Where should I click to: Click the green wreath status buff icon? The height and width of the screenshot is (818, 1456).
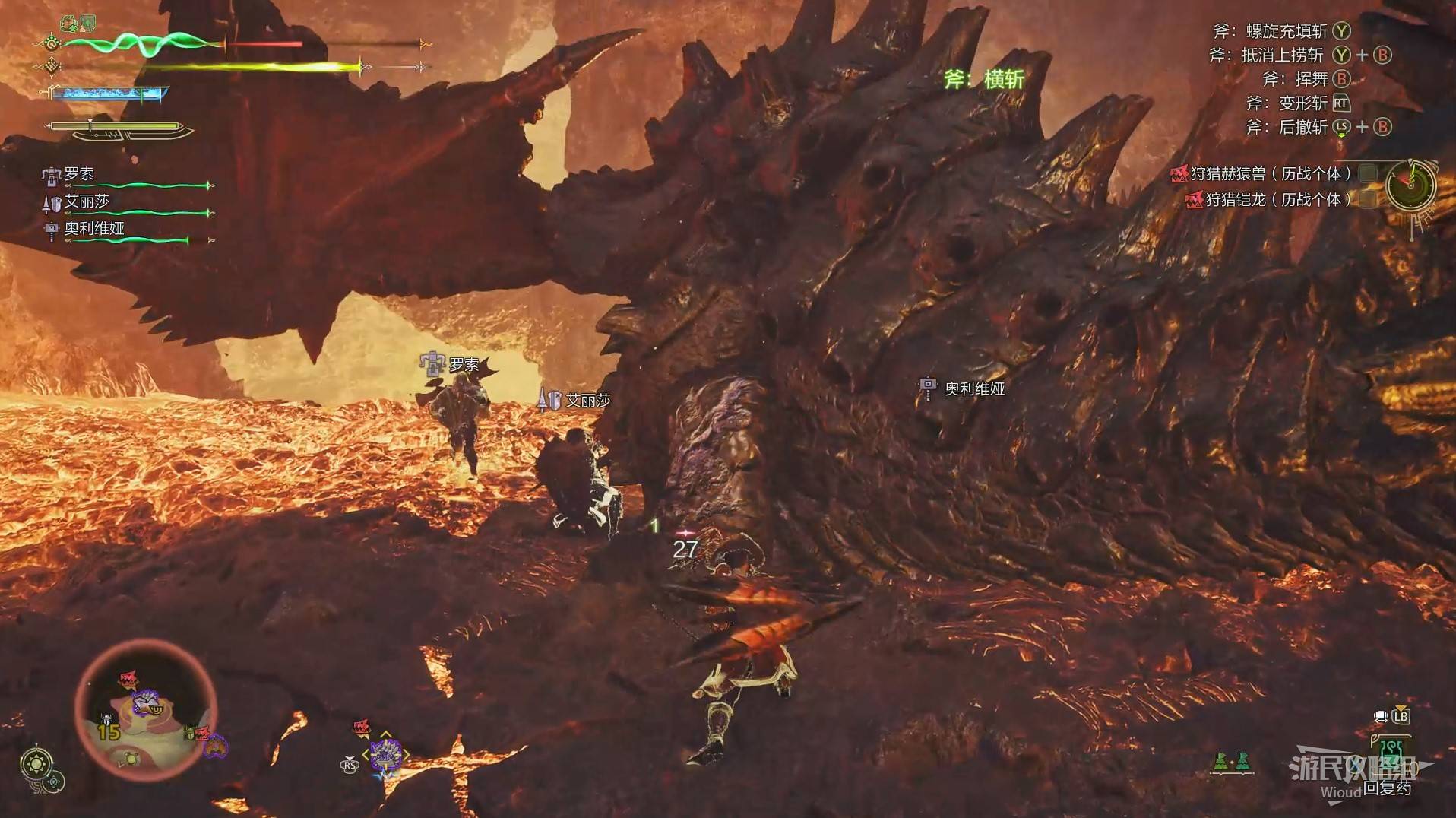point(70,24)
